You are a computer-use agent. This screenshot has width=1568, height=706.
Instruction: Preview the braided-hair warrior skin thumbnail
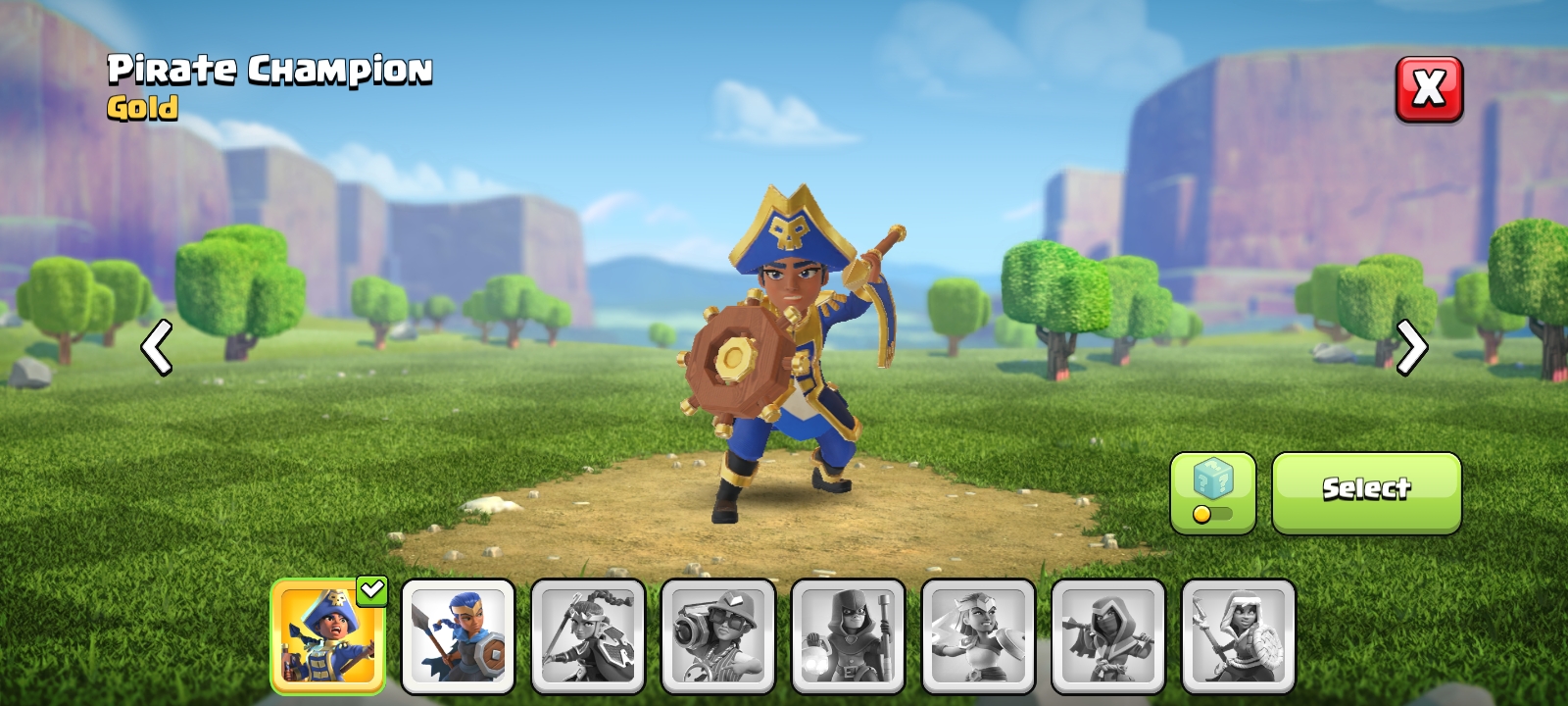pyautogui.click(x=588, y=635)
